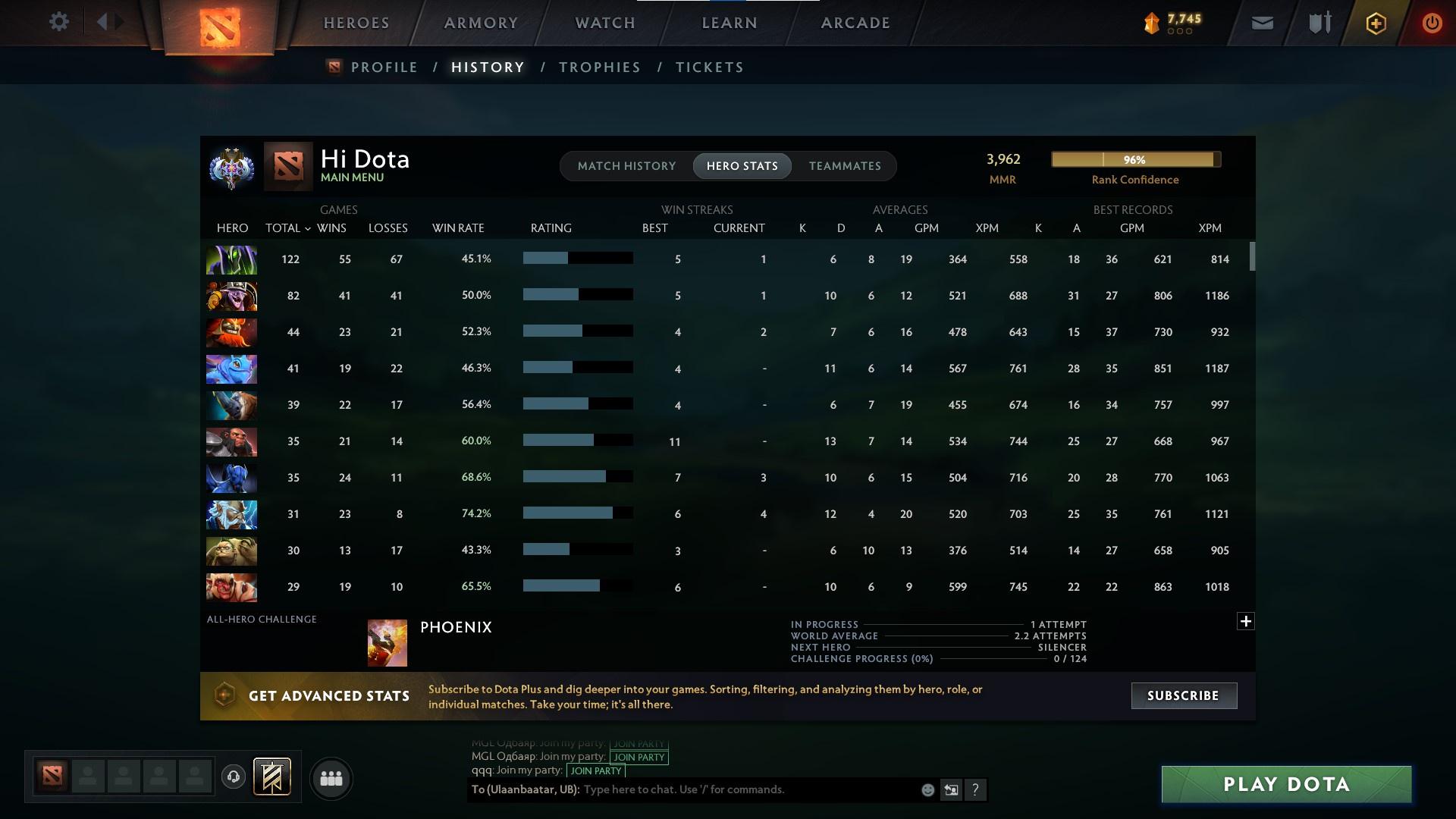Open the friends list icon
1456x819 pixels.
coord(331,779)
